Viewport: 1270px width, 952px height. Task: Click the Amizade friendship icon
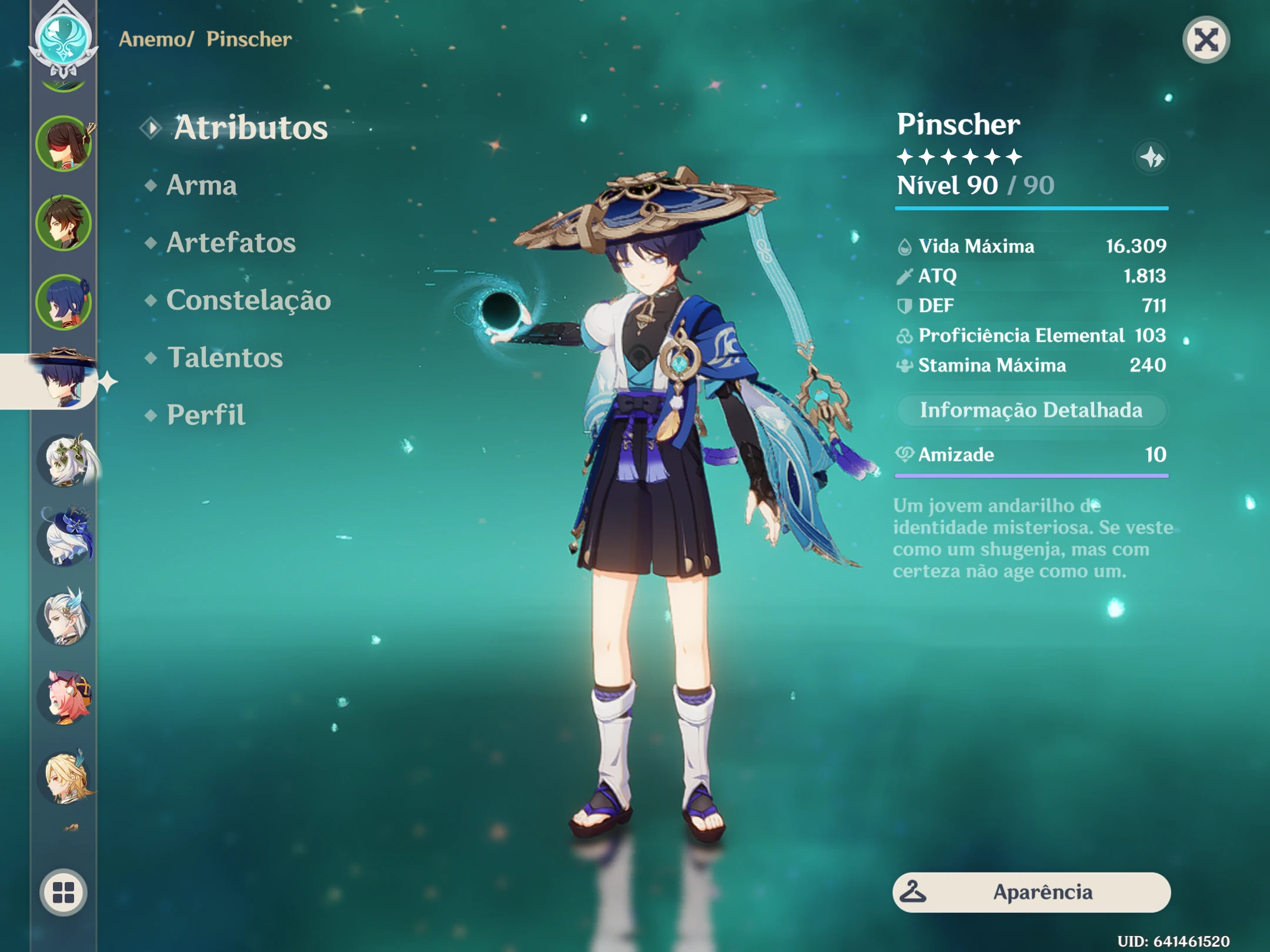coord(905,455)
